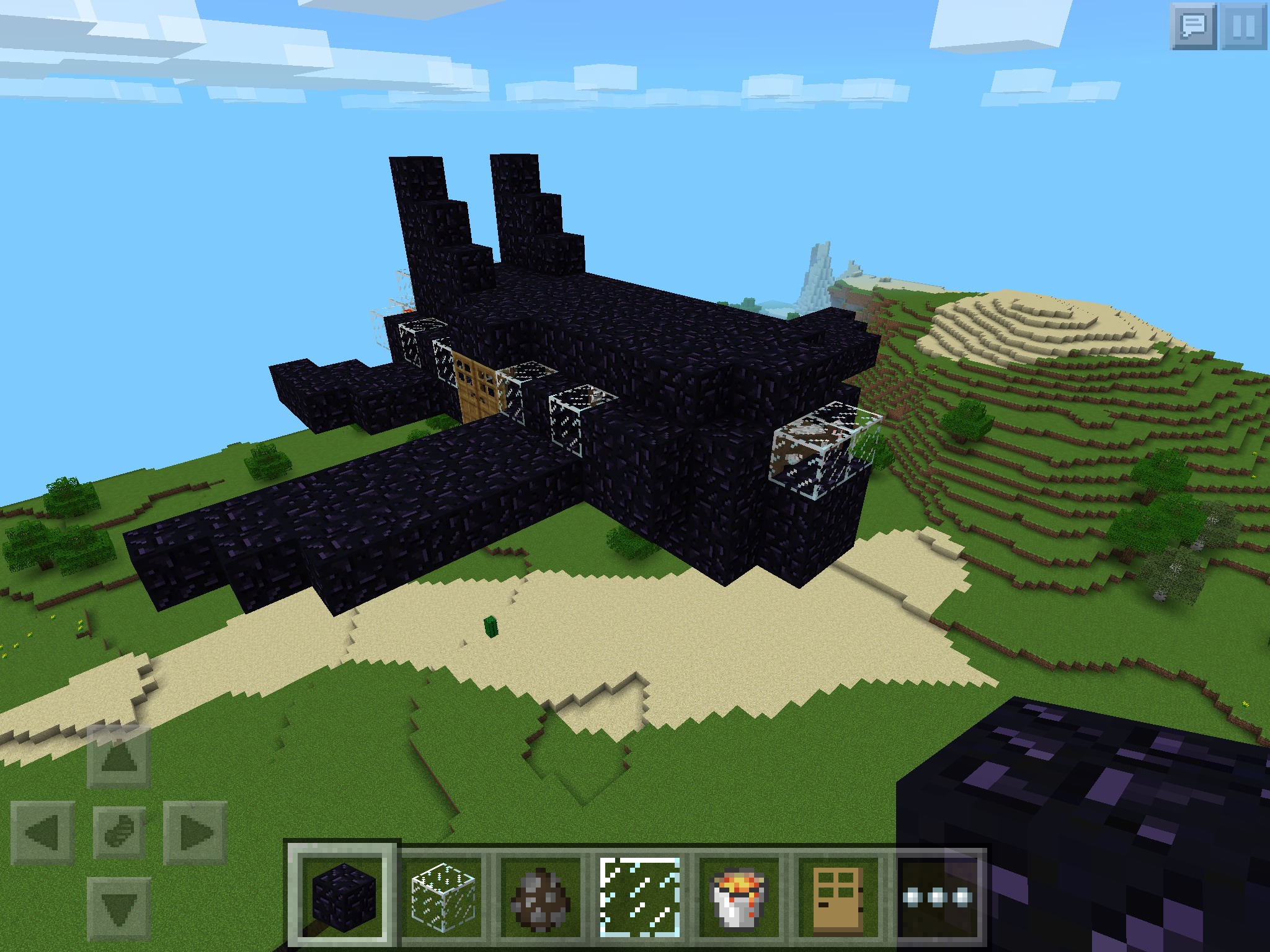
Task: Switch active hotbar selection to the door
Action: coord(836,899)
